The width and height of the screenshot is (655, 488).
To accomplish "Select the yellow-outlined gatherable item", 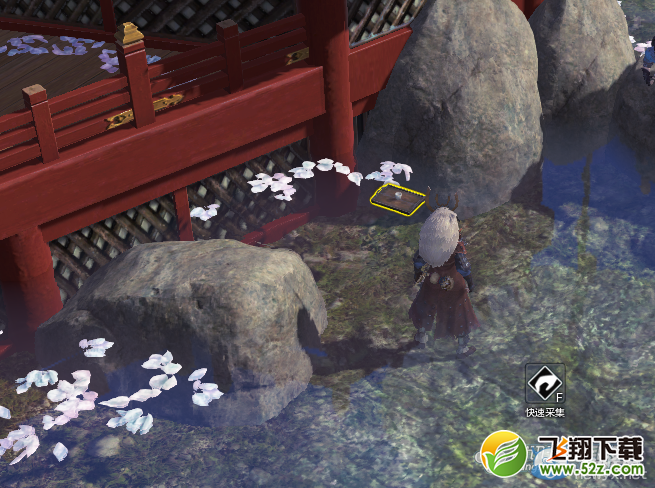I will (397, 196).
